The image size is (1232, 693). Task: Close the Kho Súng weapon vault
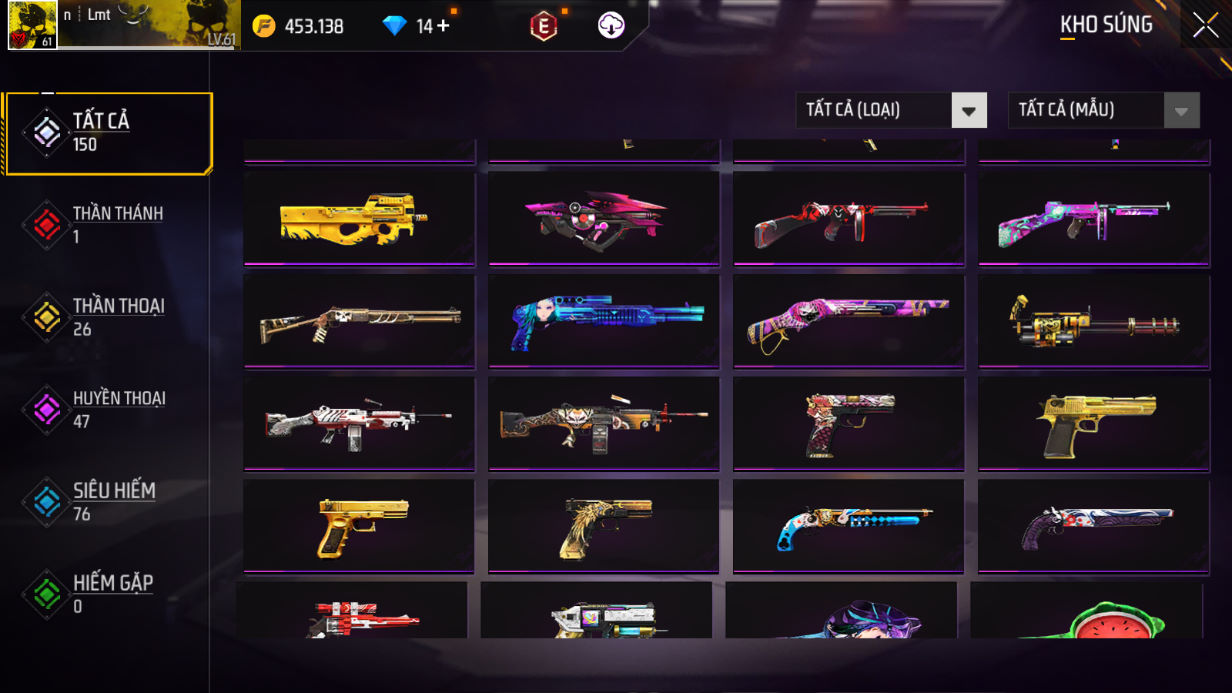pyautogui.click(x=1205, y=25)
